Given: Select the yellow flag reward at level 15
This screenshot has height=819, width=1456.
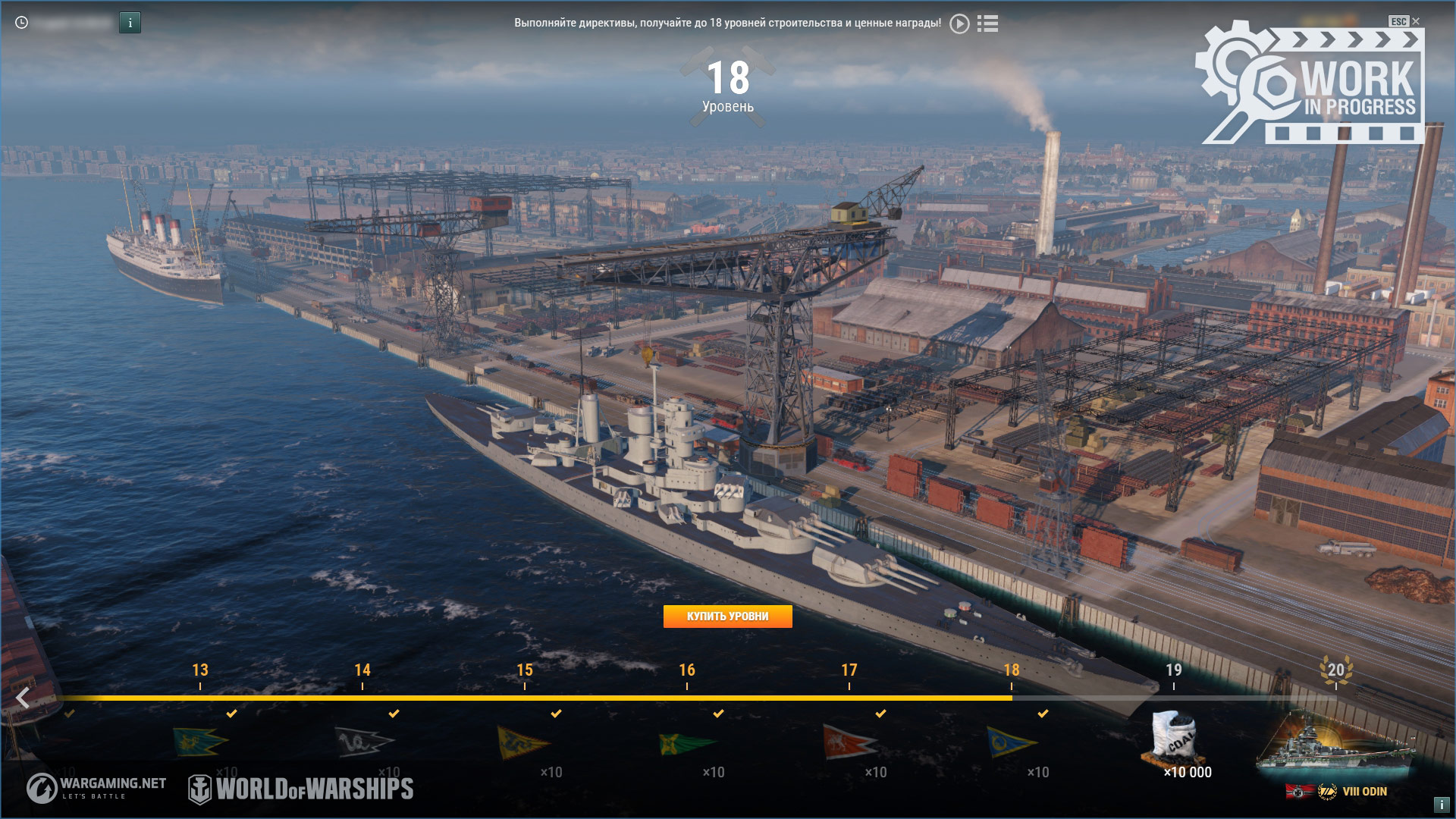Looking at the screenshot, I should pyautogui.click(x=523, y=741).
